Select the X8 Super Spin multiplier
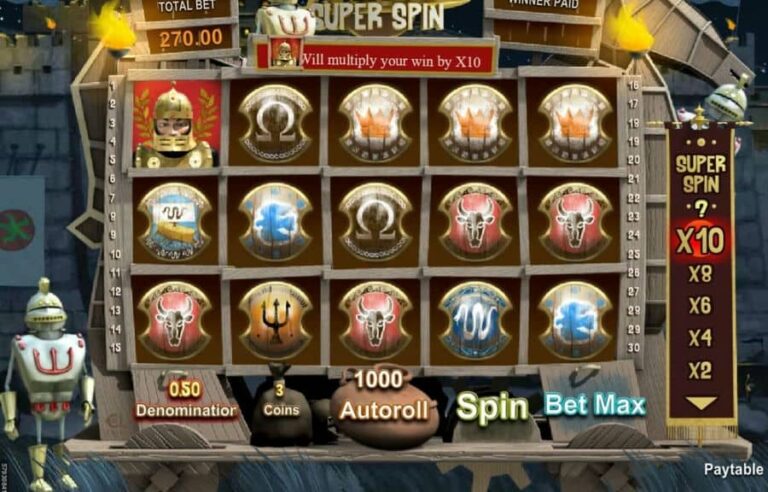The image size is (768, 492). (x=700, y=274)
